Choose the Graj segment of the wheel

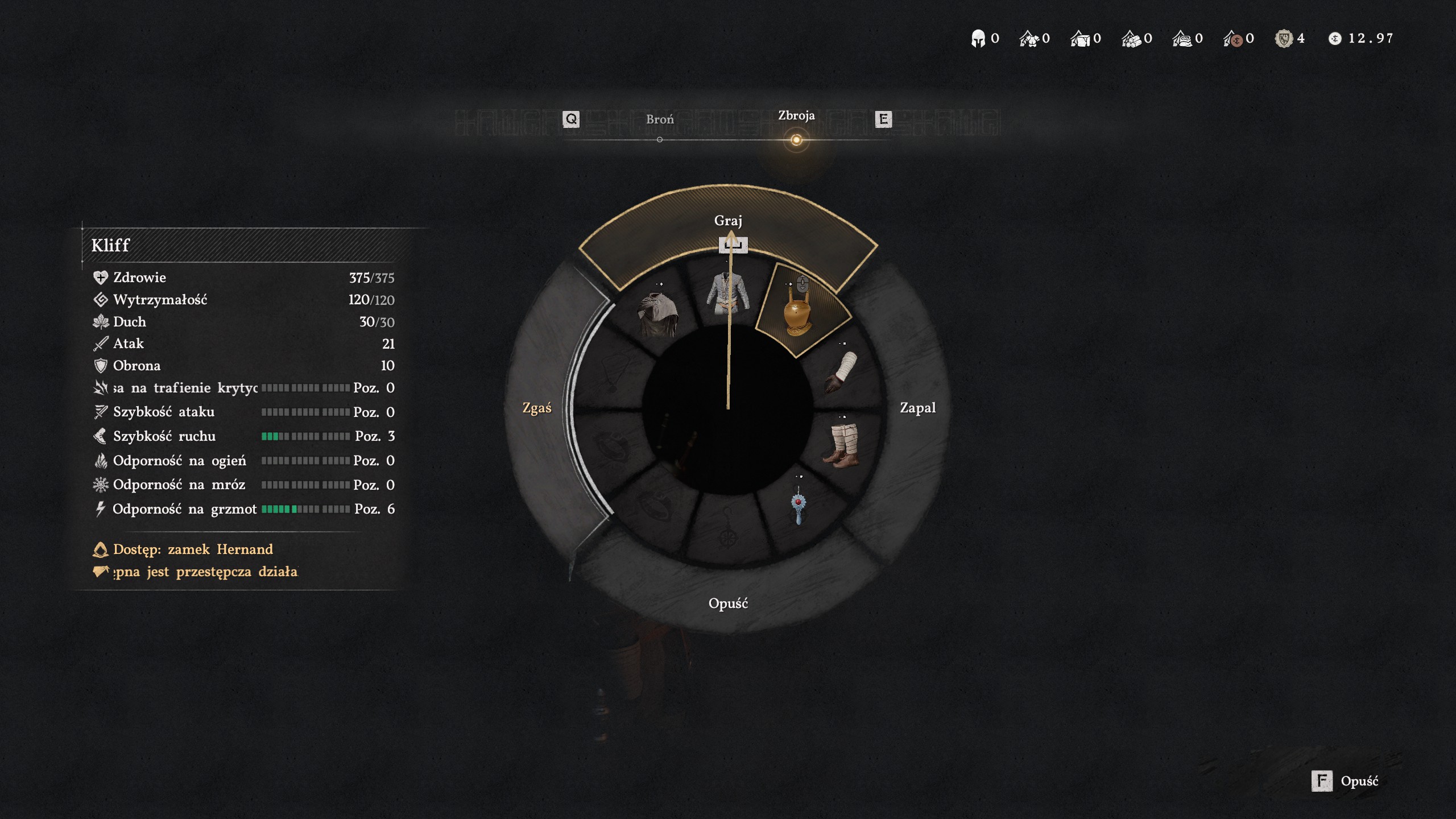[x=728, y=221]
